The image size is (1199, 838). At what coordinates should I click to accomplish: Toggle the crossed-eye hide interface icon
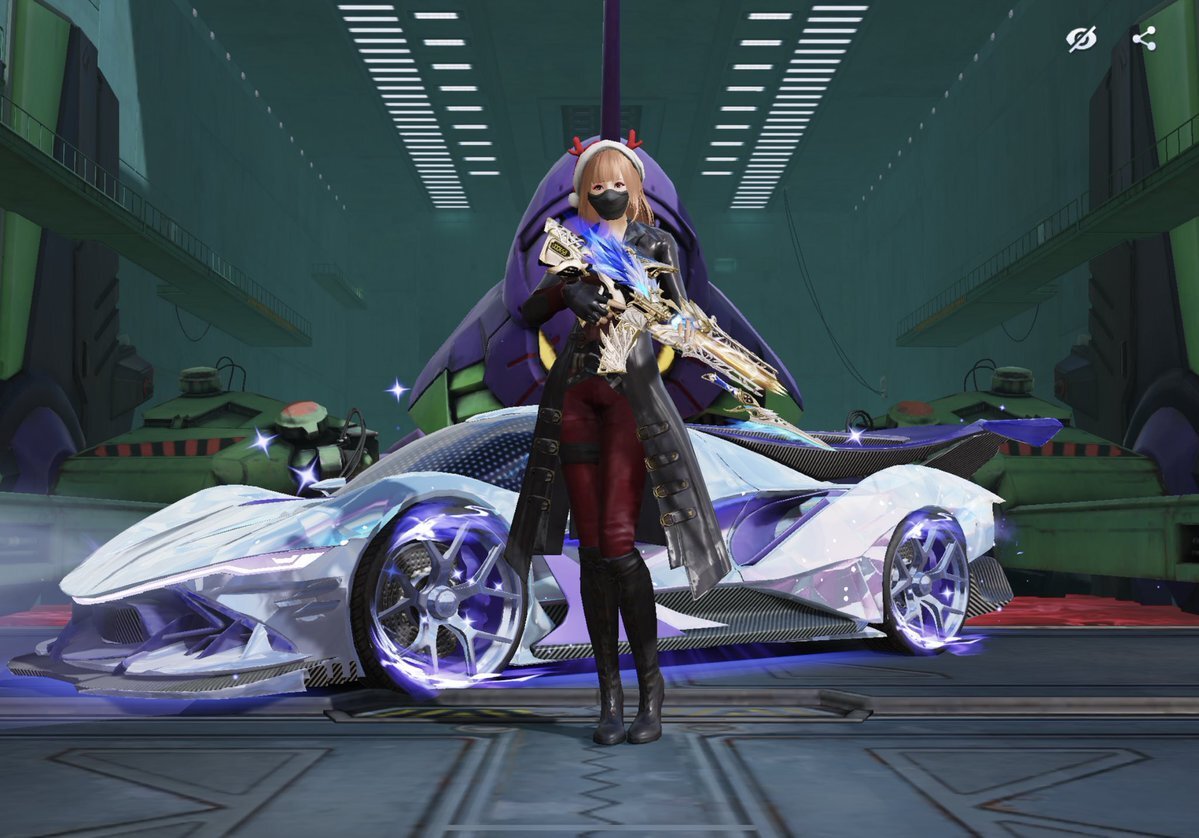click(x=1081, y=39)
